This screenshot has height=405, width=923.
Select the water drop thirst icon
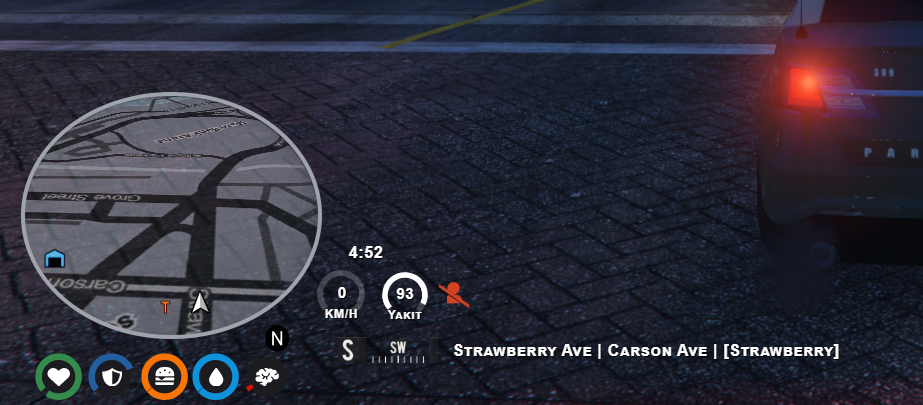tap(215, 377)
